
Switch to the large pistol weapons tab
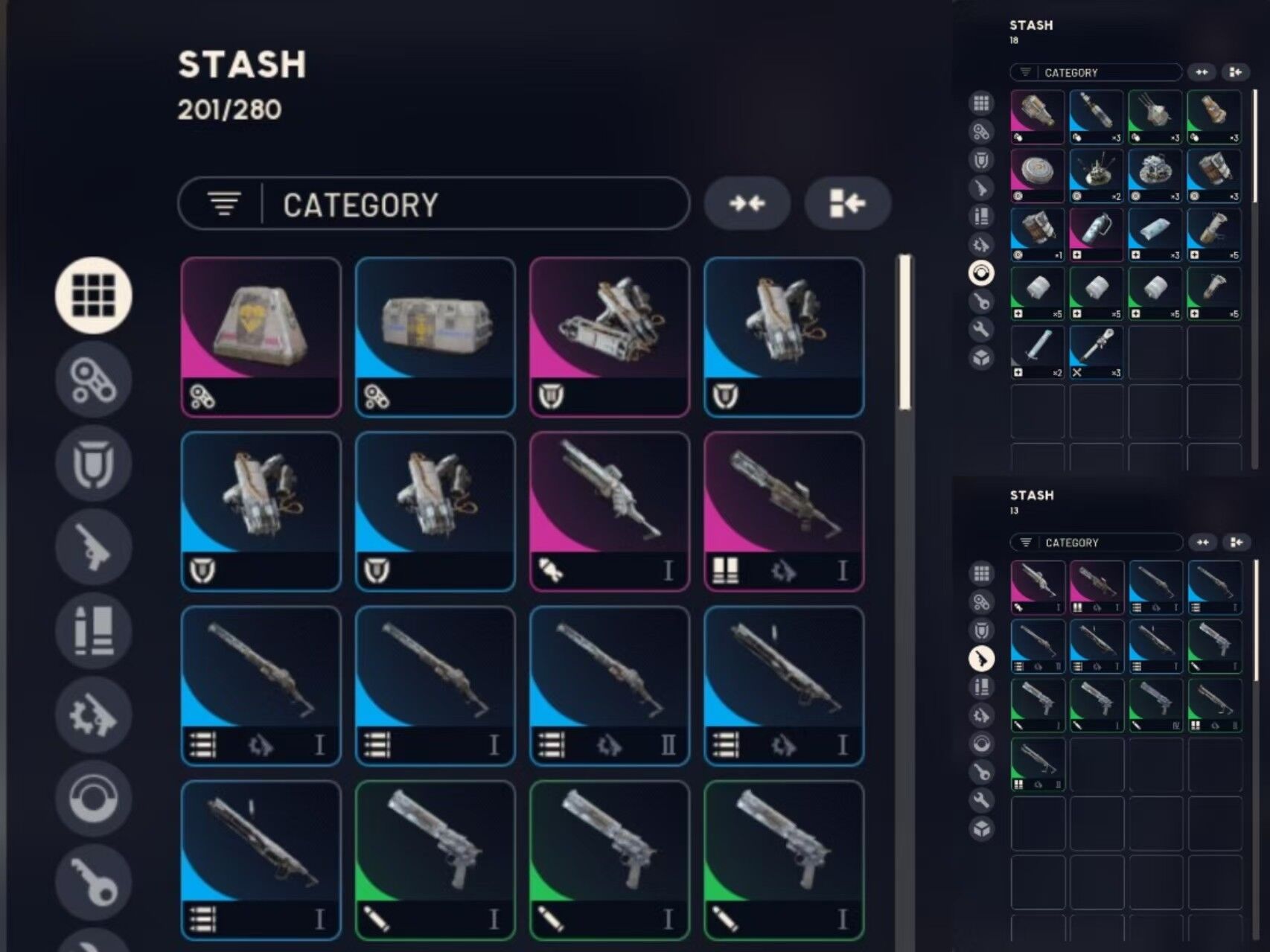click(x=94, y=548)
